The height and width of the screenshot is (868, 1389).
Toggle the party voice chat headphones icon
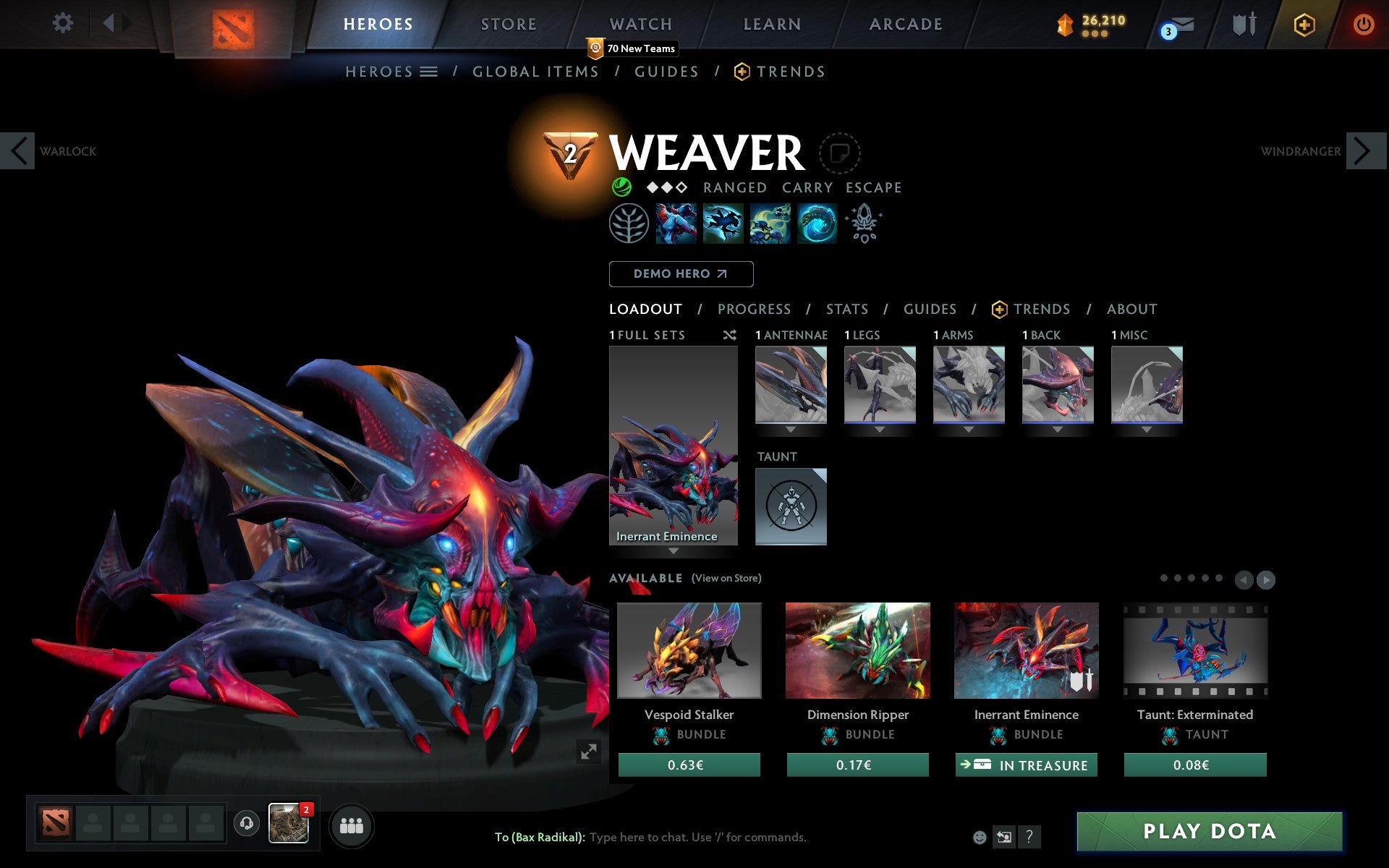[x=246, y=823]
